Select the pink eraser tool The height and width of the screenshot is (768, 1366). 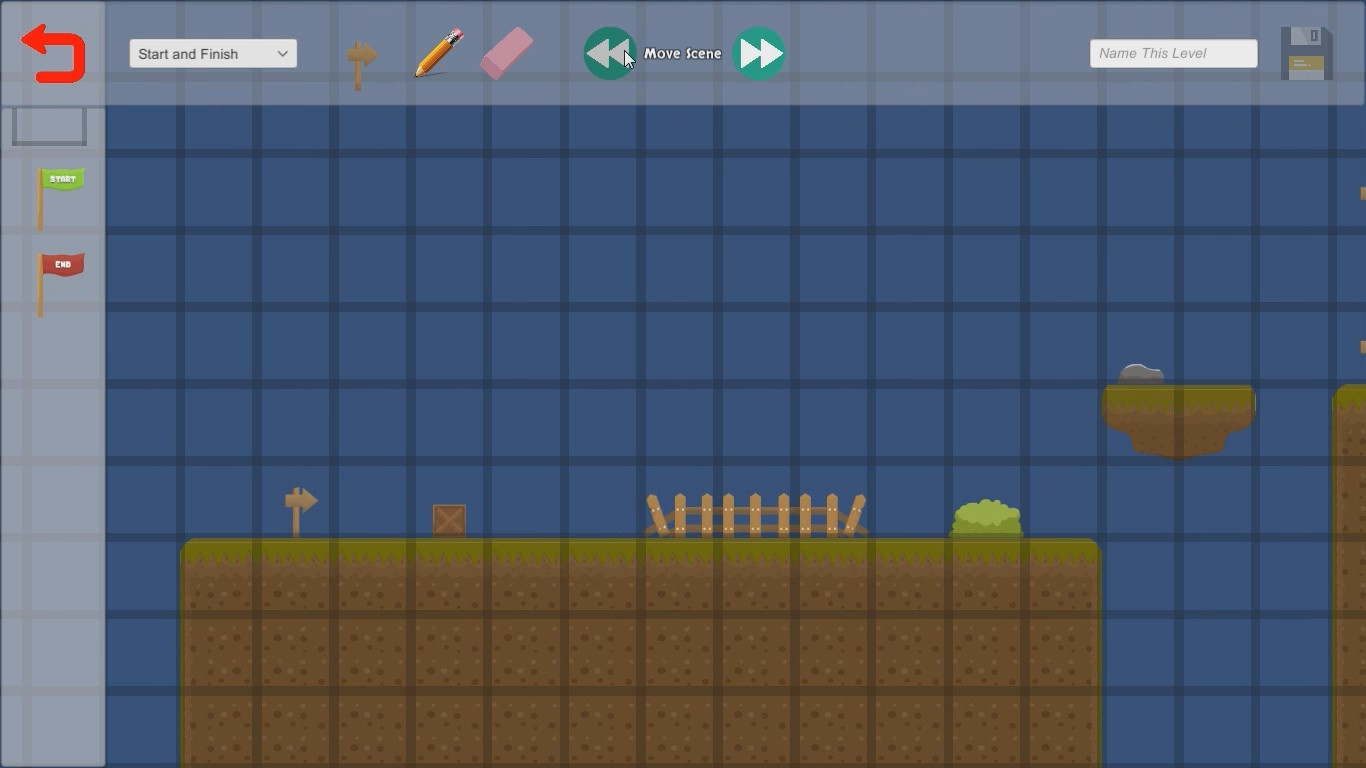point(506,54)
